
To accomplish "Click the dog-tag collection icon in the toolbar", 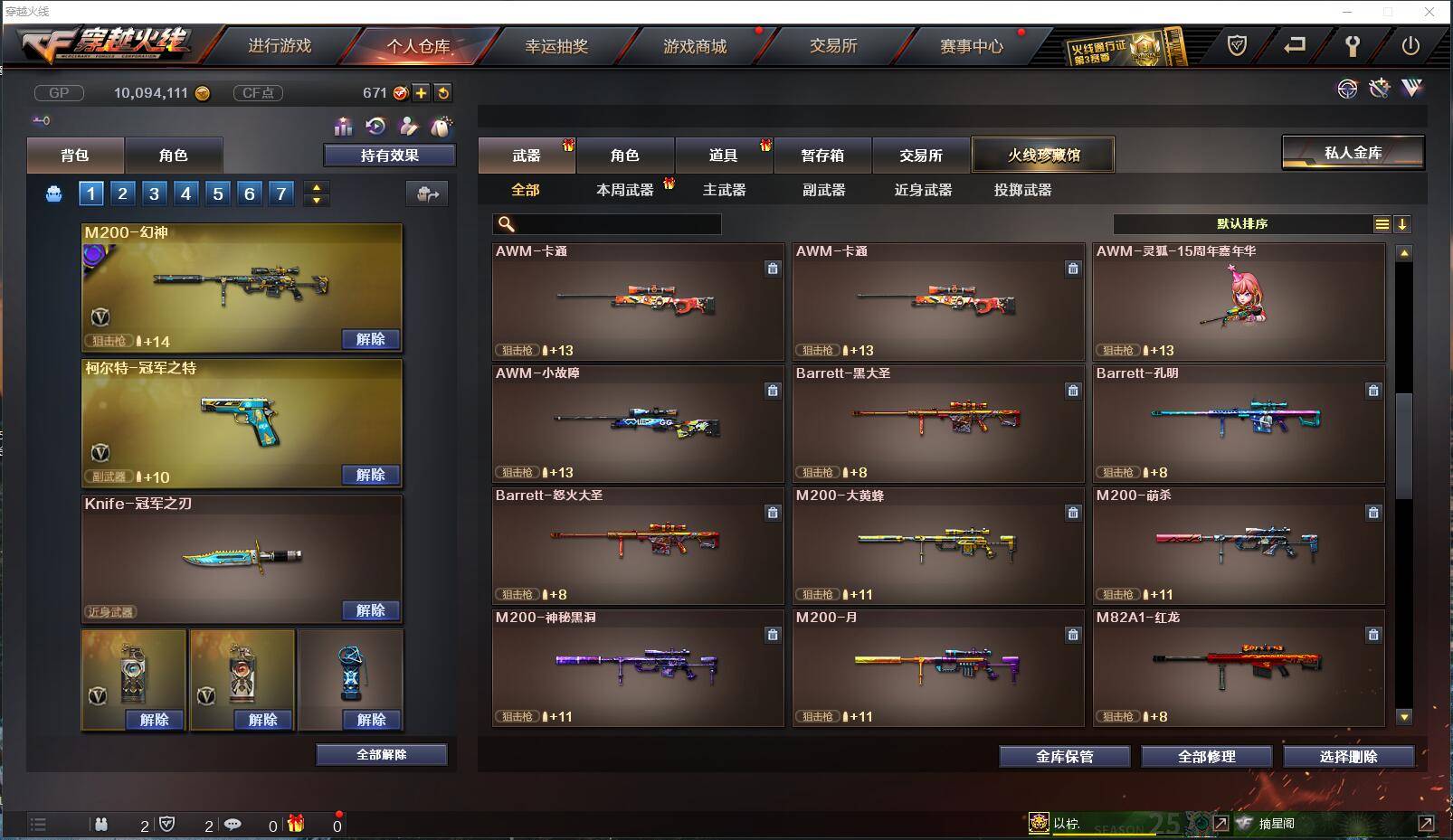I will point(442,127).
